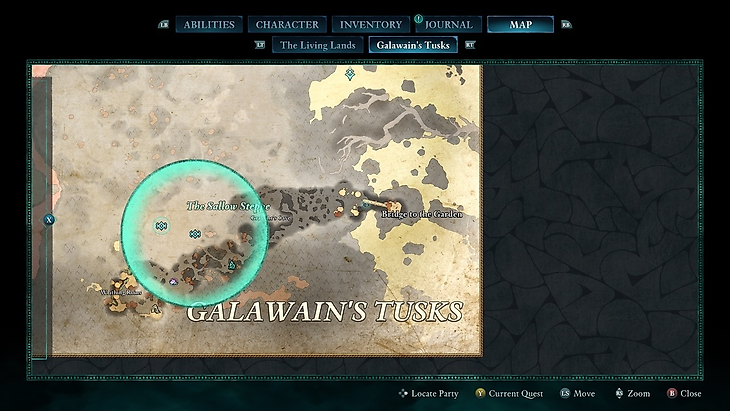Viewport: 730px width, 411px height.
Task: Close the map screen
Action: [690, 394]
